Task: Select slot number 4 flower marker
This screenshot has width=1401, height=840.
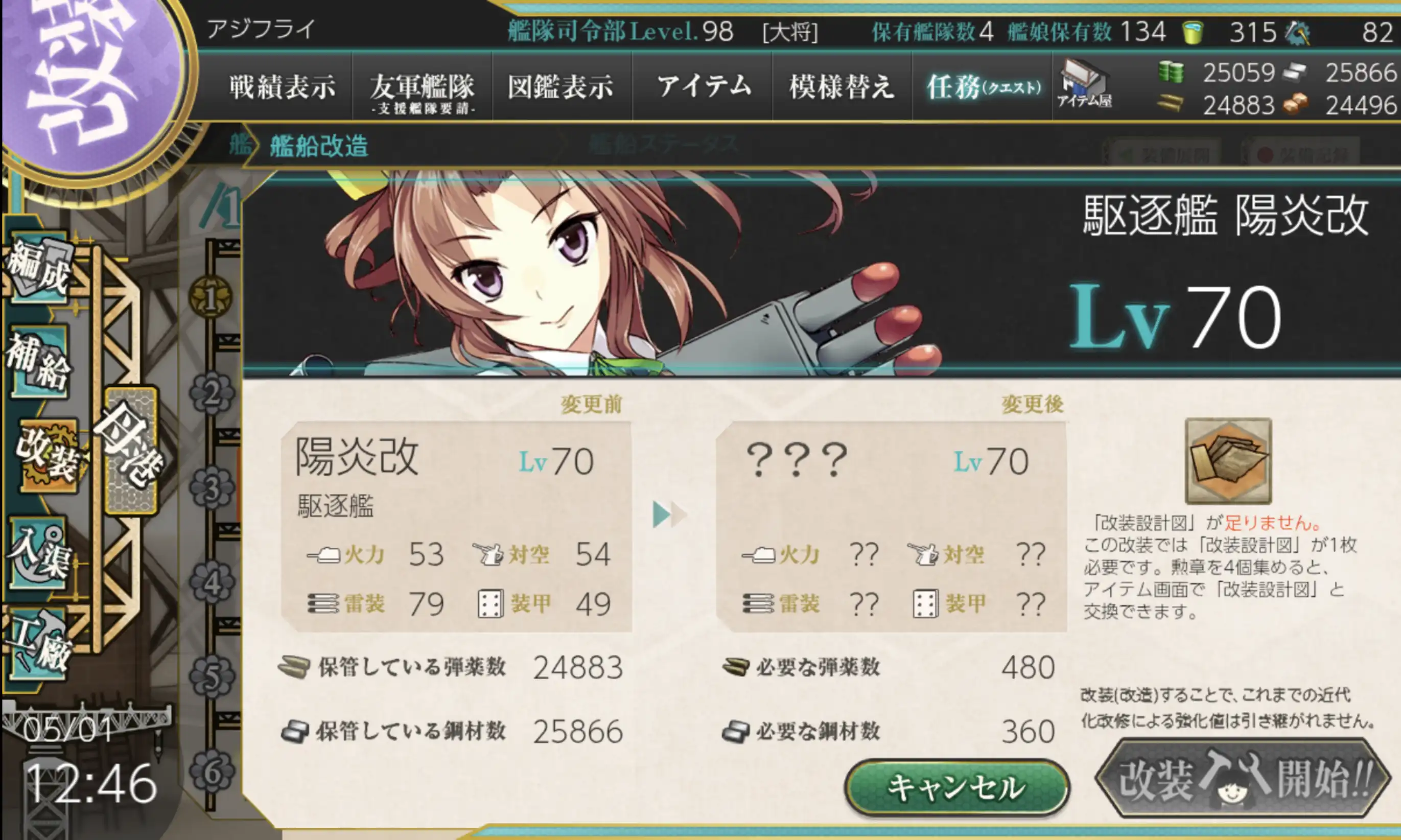Action: pos(212,583)
